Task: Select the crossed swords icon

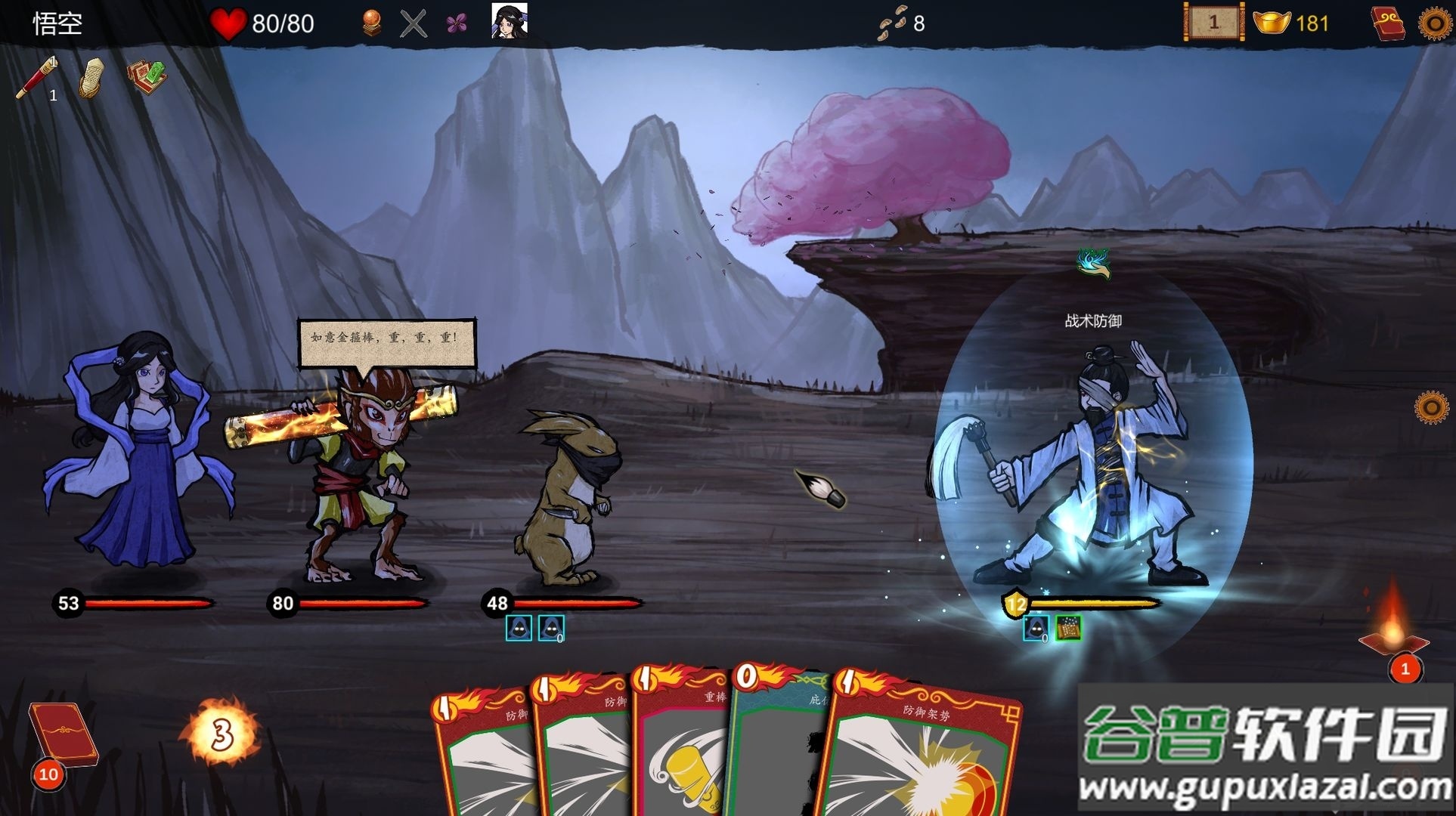Action: (x=413, y=23)
